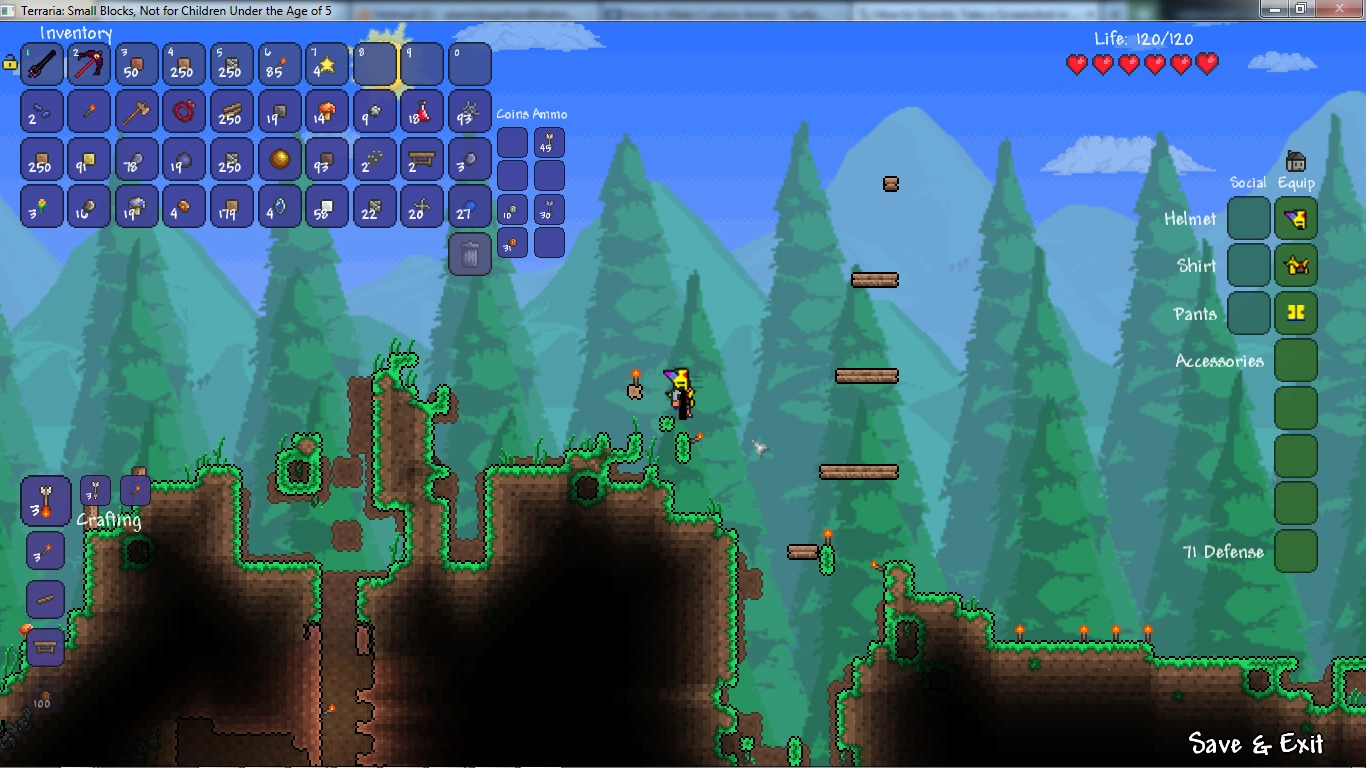Click the red band ring item
This screenshot has width=1366, height=768.
[x=184, y=112]
